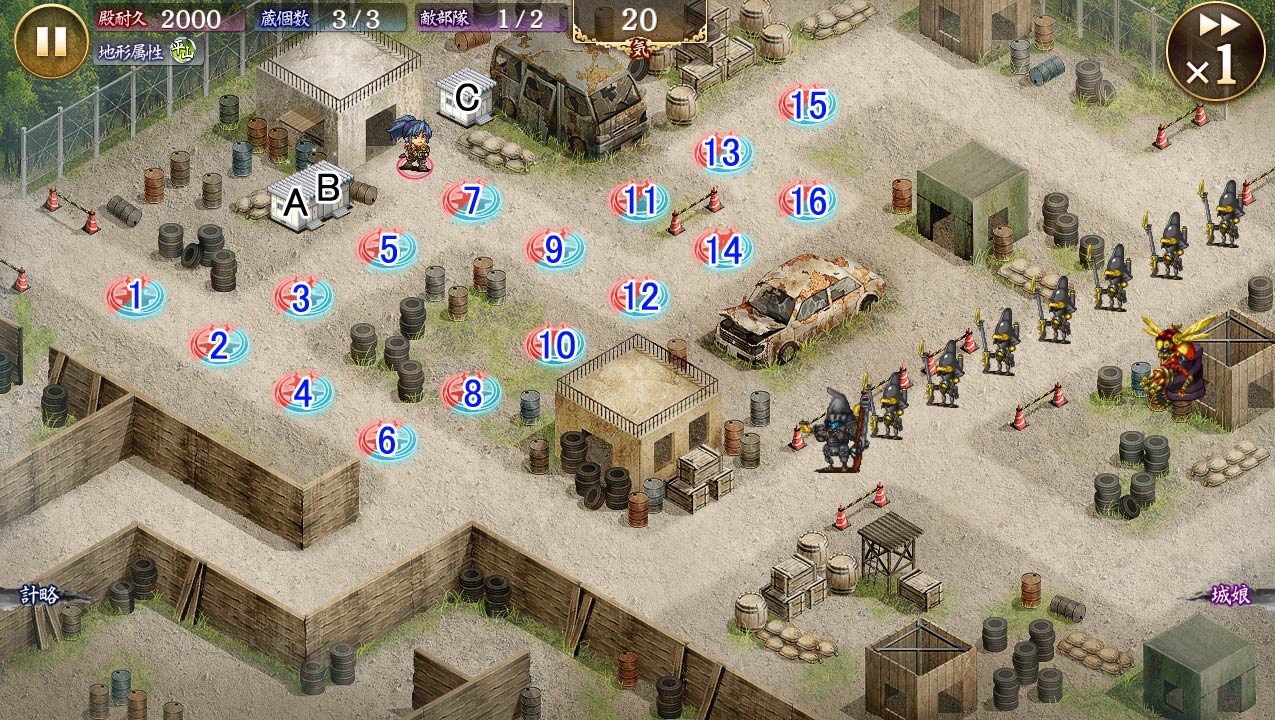The image size is (1275, 720).
Task: Select placement marker number 4
Action: [303, 394]
